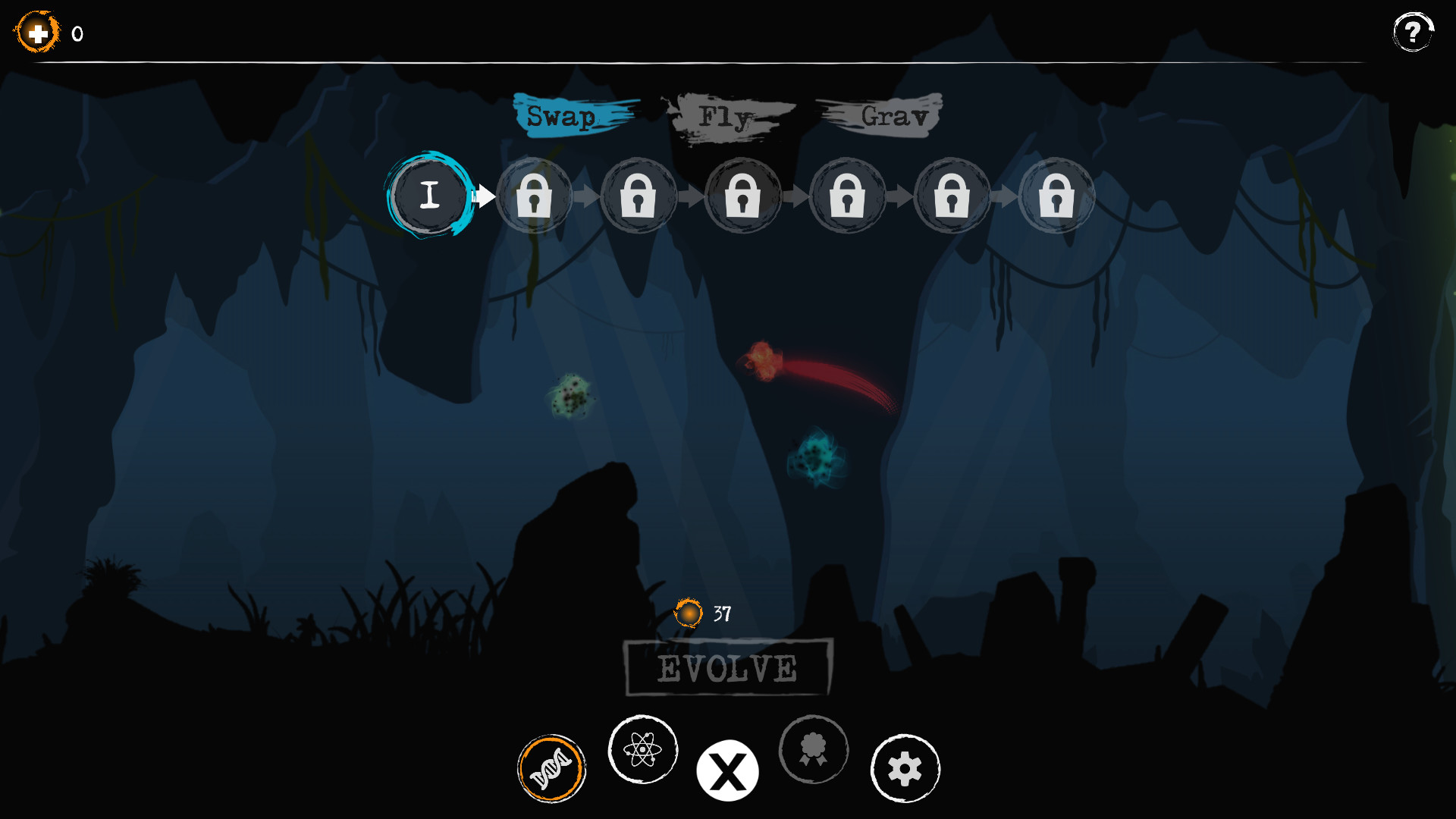This screenshot has height=819, width=1456.
Task: Click the EVOLVE button
Action: (726, 669)
